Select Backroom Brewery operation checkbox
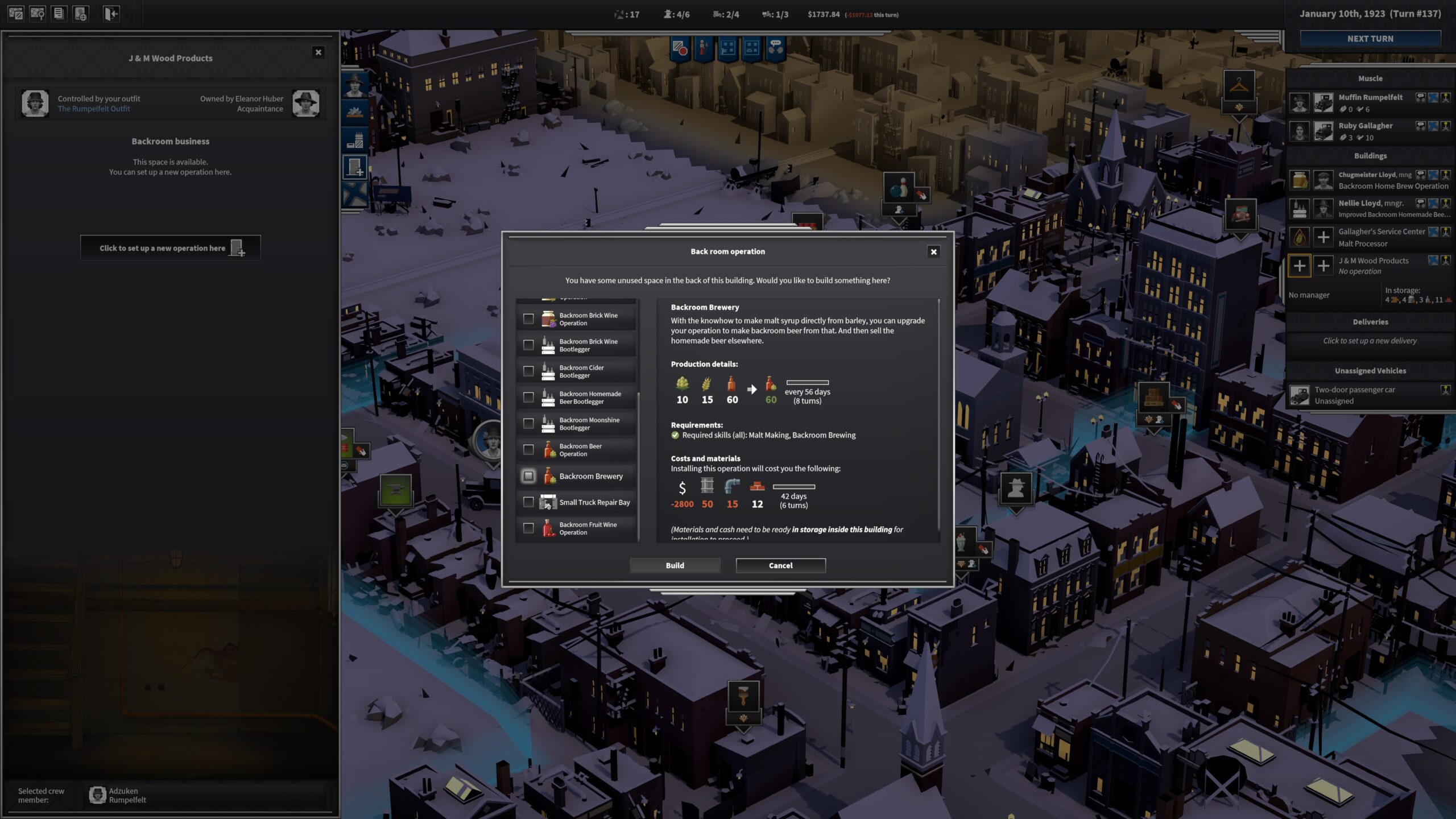This screenshot has width=1456, height=819. click(528, 476)
